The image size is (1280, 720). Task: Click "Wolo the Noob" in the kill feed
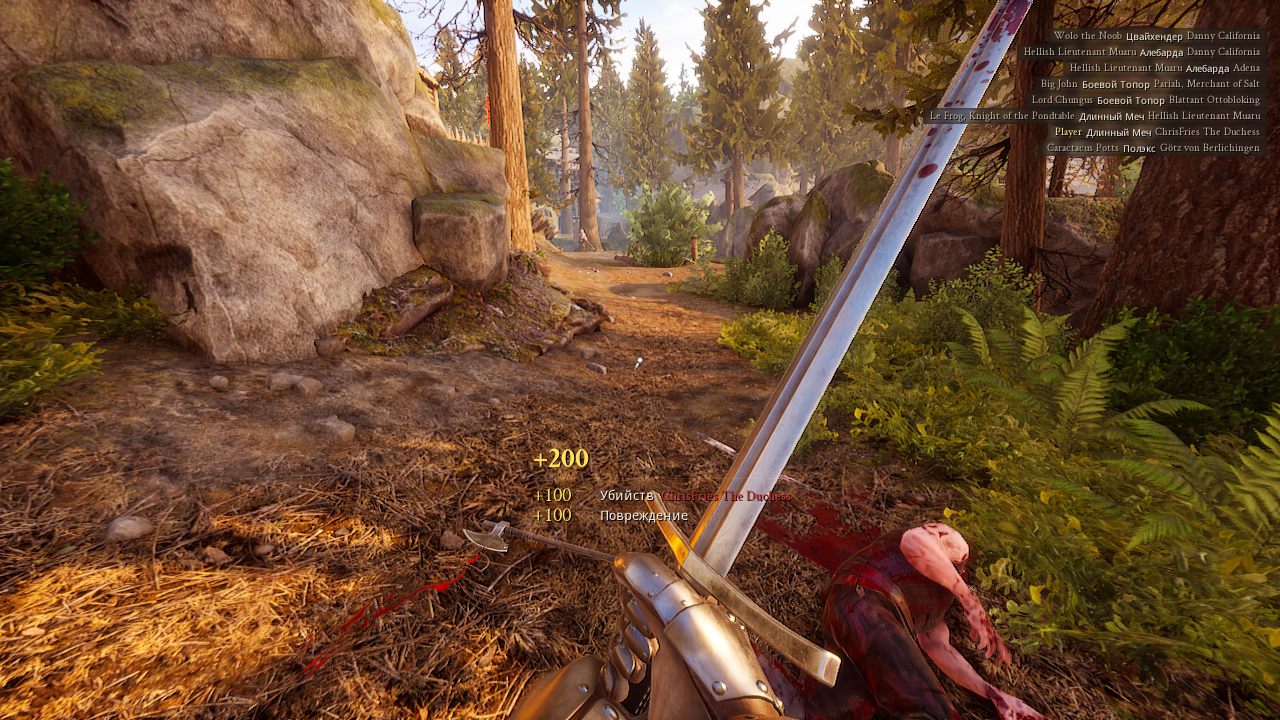[1088, 36]
